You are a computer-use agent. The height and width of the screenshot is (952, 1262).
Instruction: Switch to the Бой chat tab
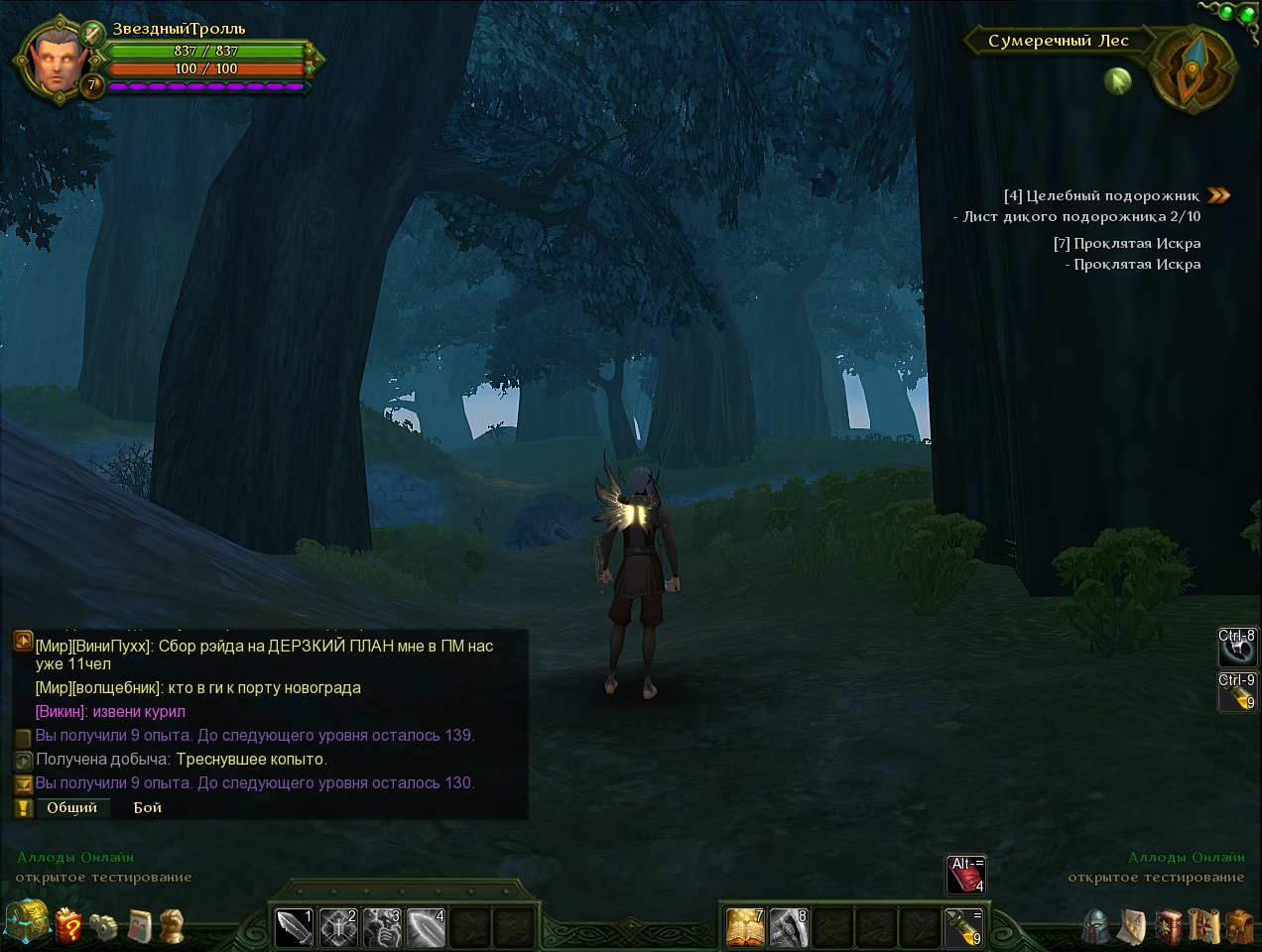point(148,807)
